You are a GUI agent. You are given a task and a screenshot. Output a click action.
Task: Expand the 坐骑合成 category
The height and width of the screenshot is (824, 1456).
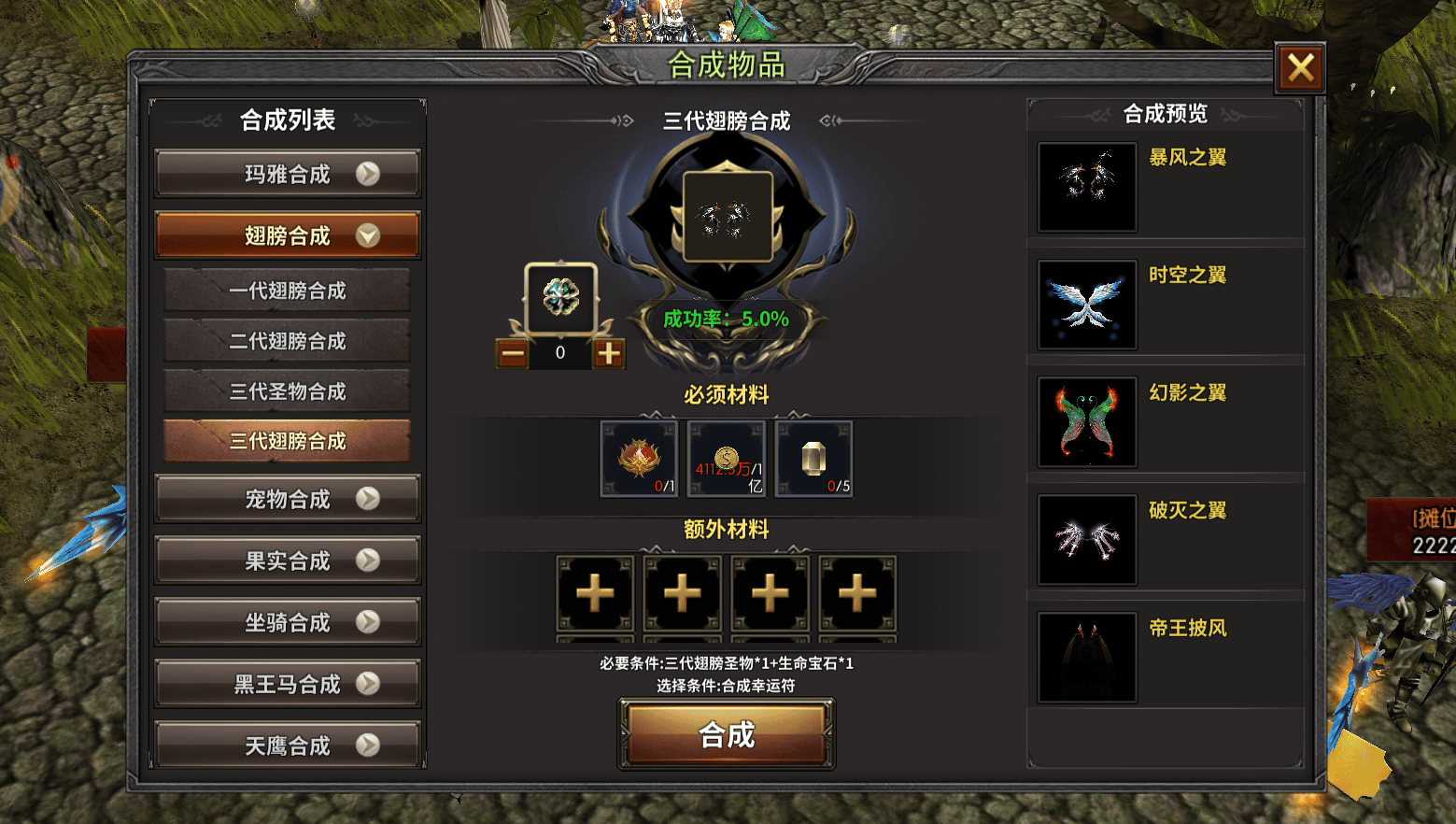click(288, 622)
